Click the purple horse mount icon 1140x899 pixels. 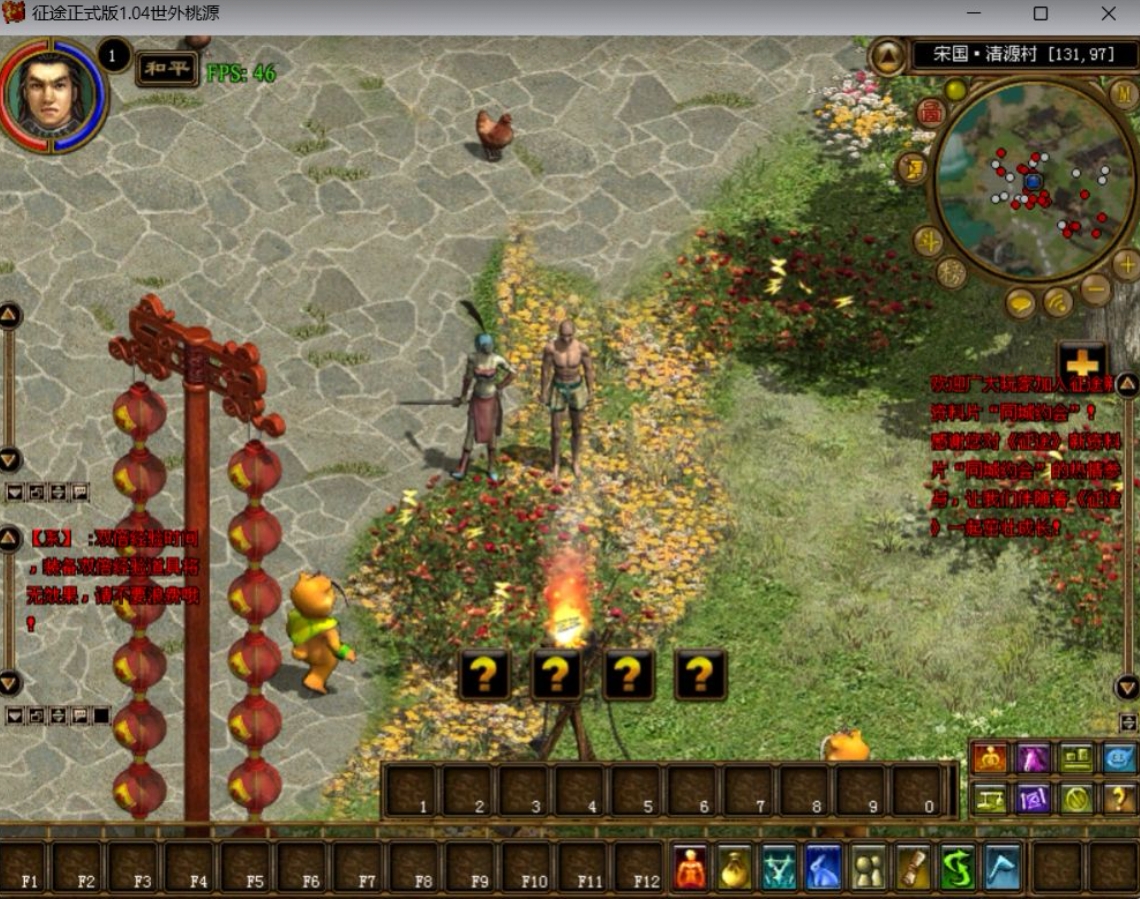pyautogui.click(x=1033, y=759)
